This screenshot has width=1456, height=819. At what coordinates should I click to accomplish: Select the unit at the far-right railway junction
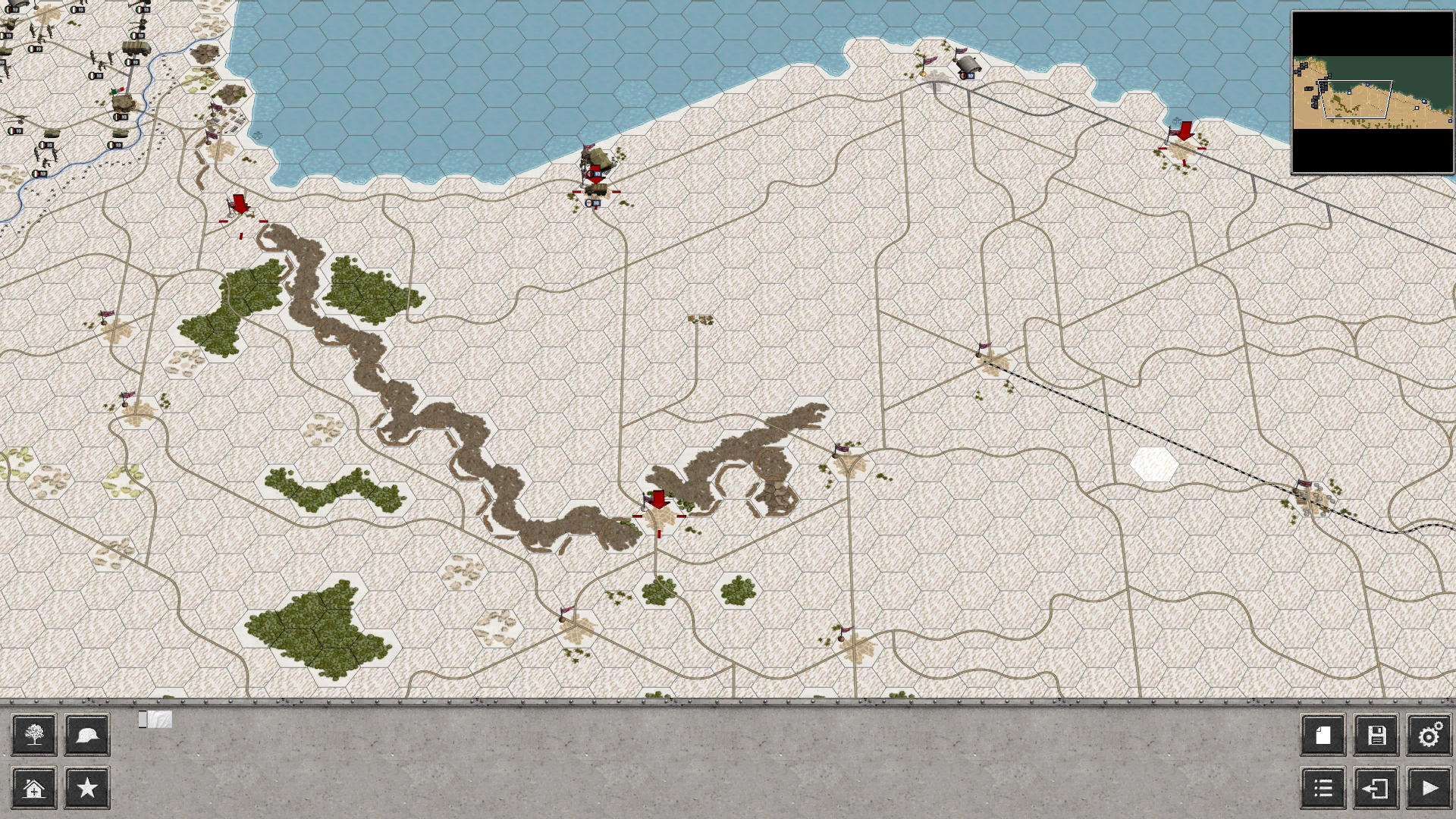point(1306,491)
